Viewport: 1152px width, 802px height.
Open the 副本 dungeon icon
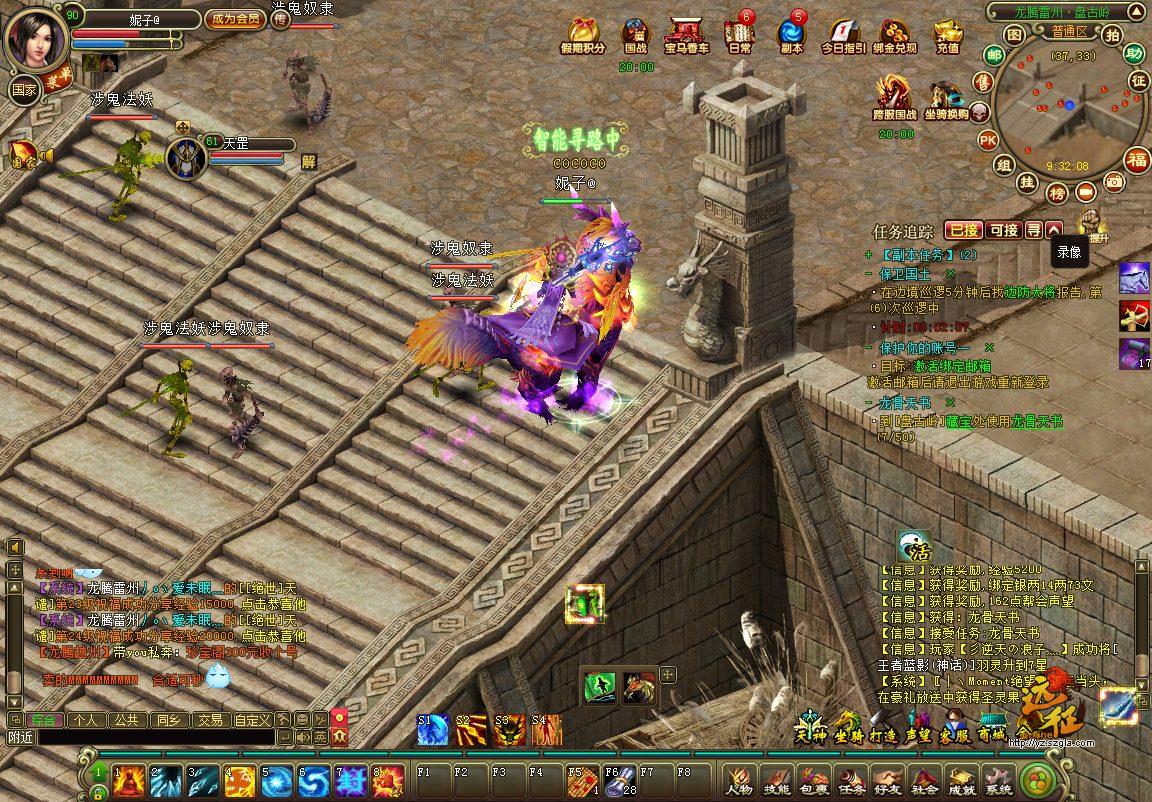point(791,36)
